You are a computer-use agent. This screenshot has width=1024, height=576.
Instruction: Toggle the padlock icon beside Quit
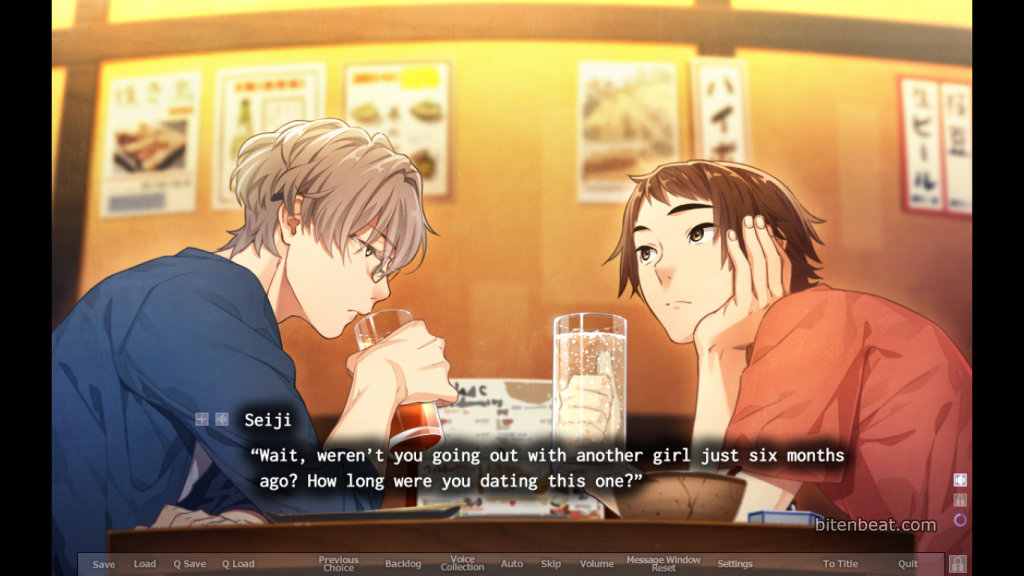coord(957,564)
